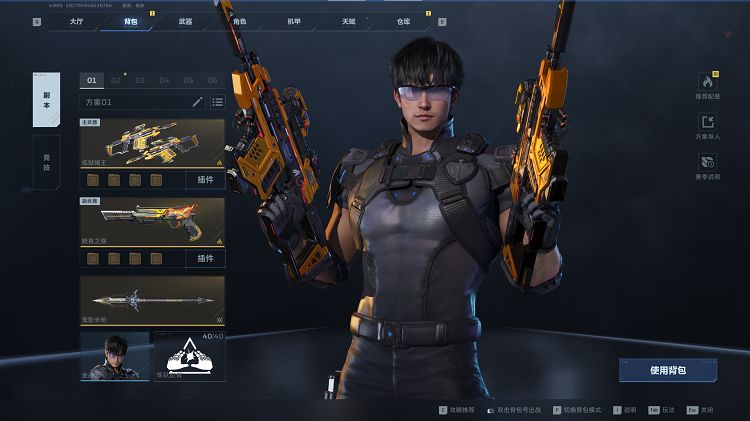Open the 角色 character tab
The height and width of the screenshot is (421, 750).
(x=239, y=20)
